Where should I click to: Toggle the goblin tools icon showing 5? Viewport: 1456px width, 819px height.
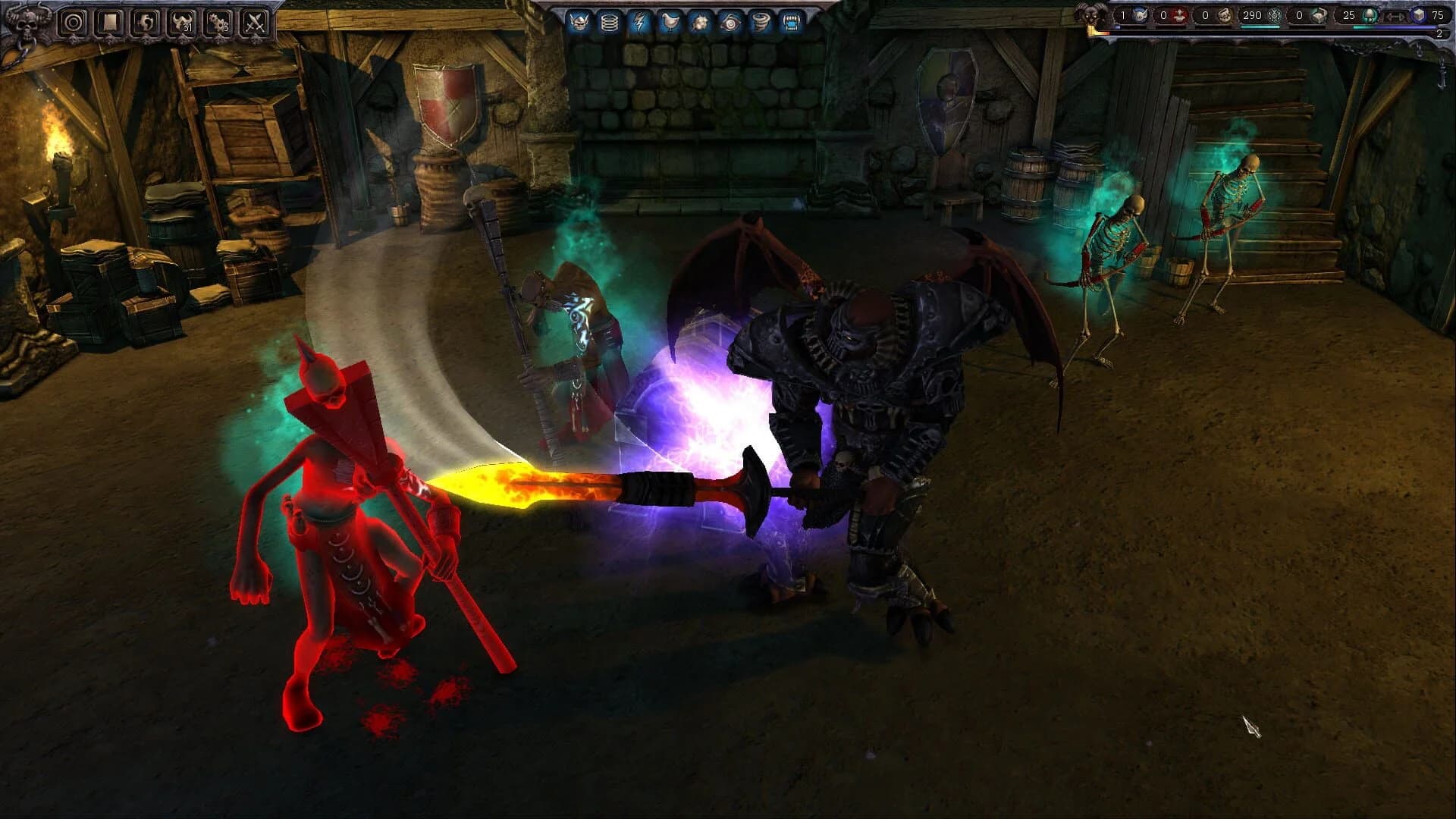[x=220, y=22]
